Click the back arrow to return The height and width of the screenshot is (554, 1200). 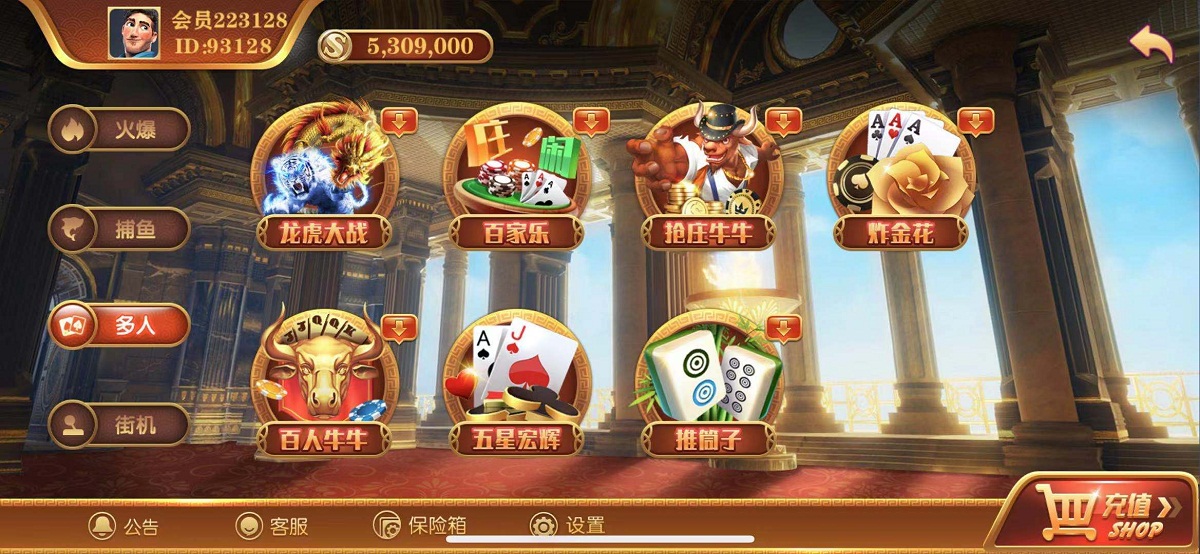coord(1151,45)
